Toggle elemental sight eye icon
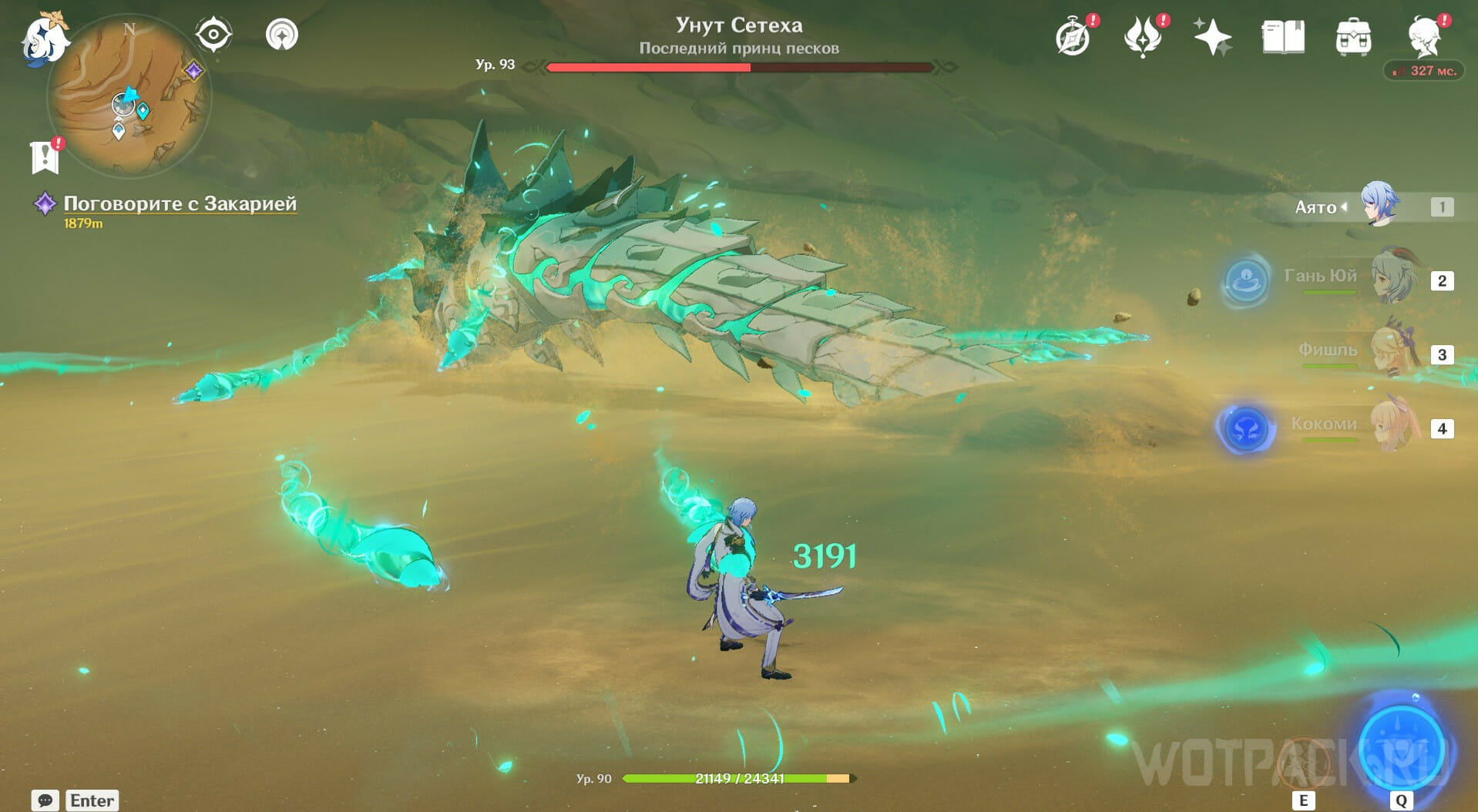1478x812 pixels. click(213, 35)
